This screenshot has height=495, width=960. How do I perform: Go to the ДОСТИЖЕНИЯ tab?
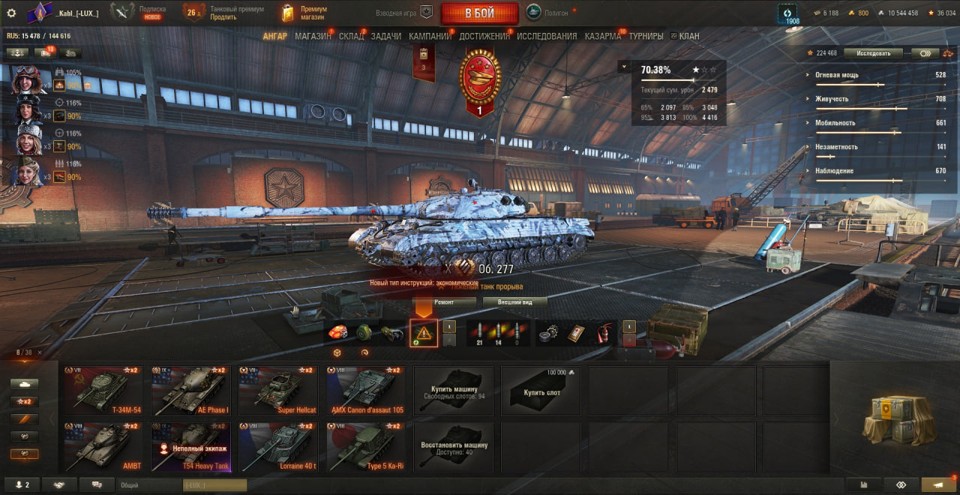[483, 36]
